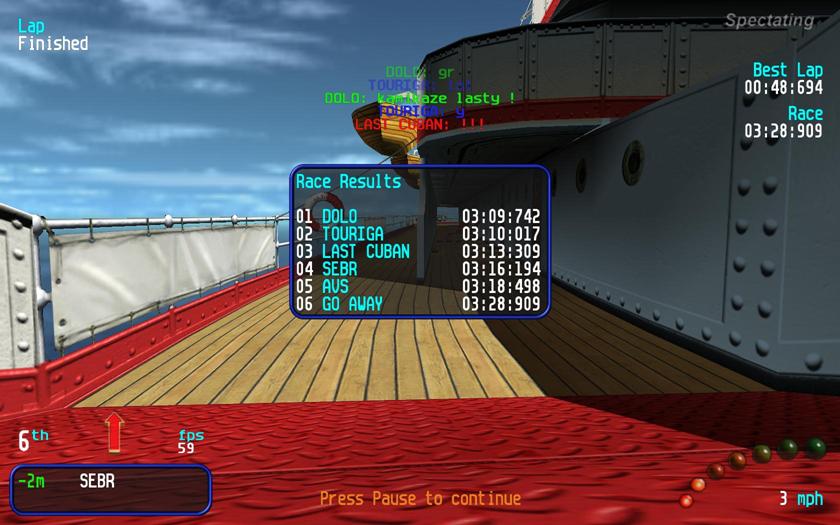Select DOLO's row in Race Results
Viewport: 840px width, 525px height.
pyautogui.click(x=418, y=216)
